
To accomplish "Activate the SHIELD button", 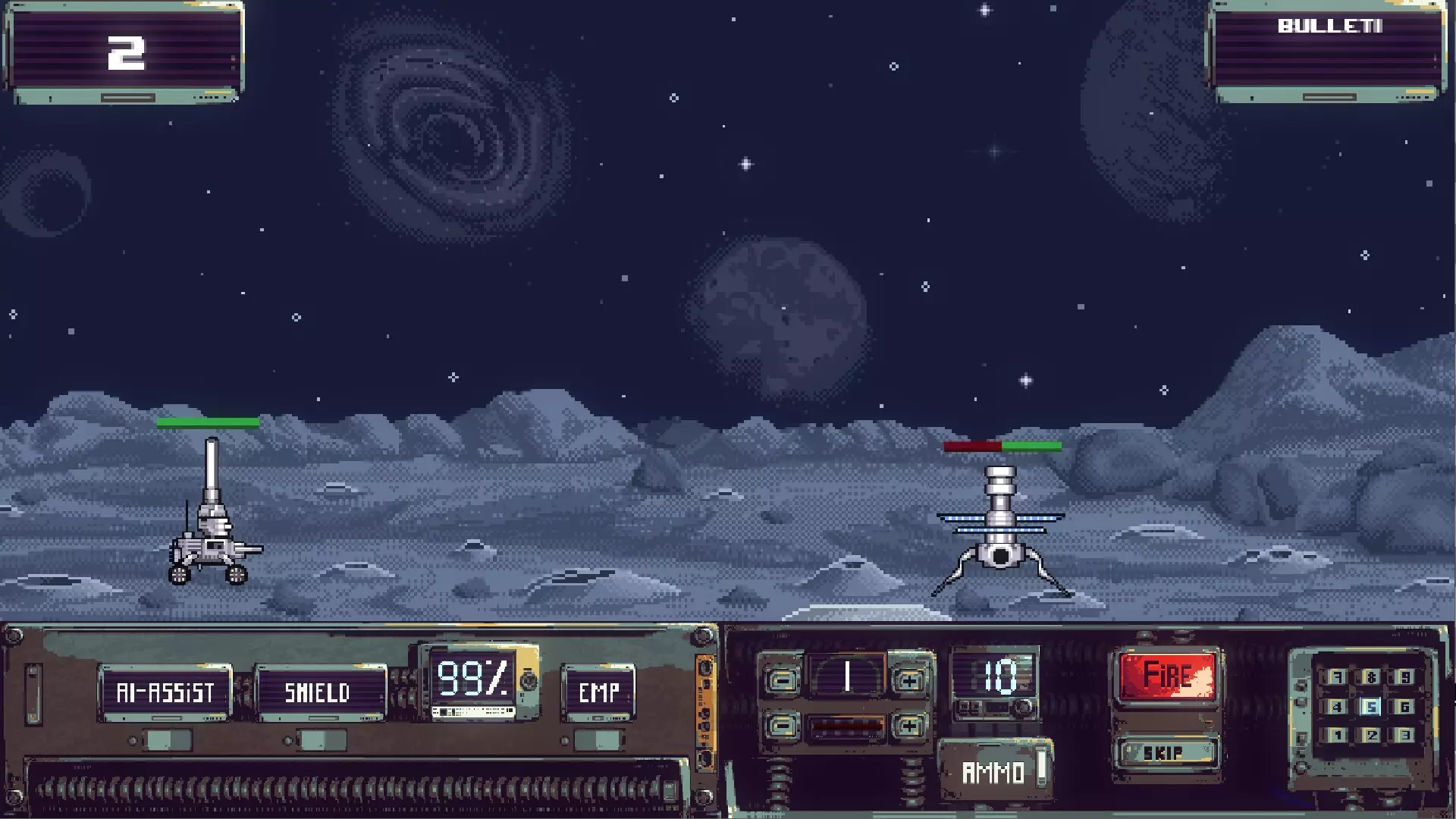I will (x=320, y=692).
